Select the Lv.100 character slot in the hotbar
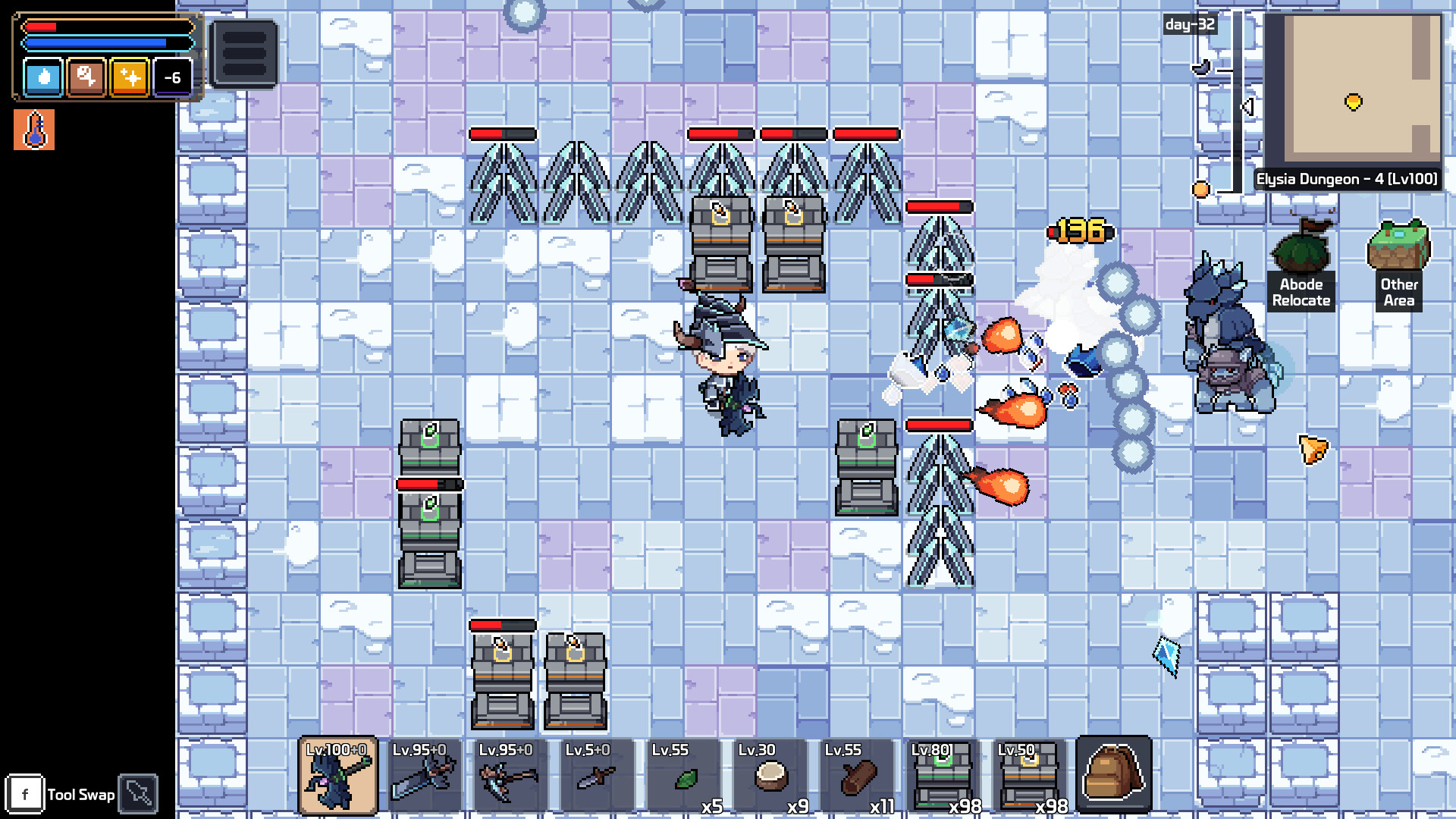 click(x=339, y=773)
